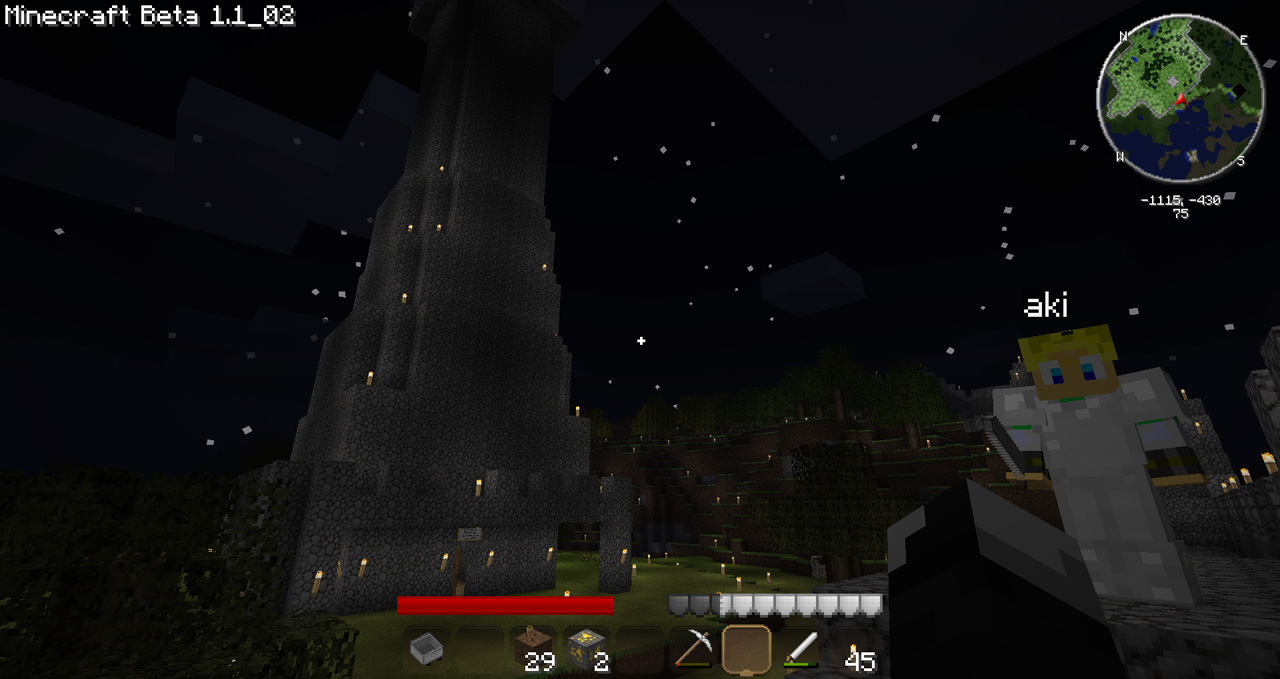Click the red player arrow on minimap
Image resolution: width=1280 pixels, height=679 pixels.
pos(1180,98)
